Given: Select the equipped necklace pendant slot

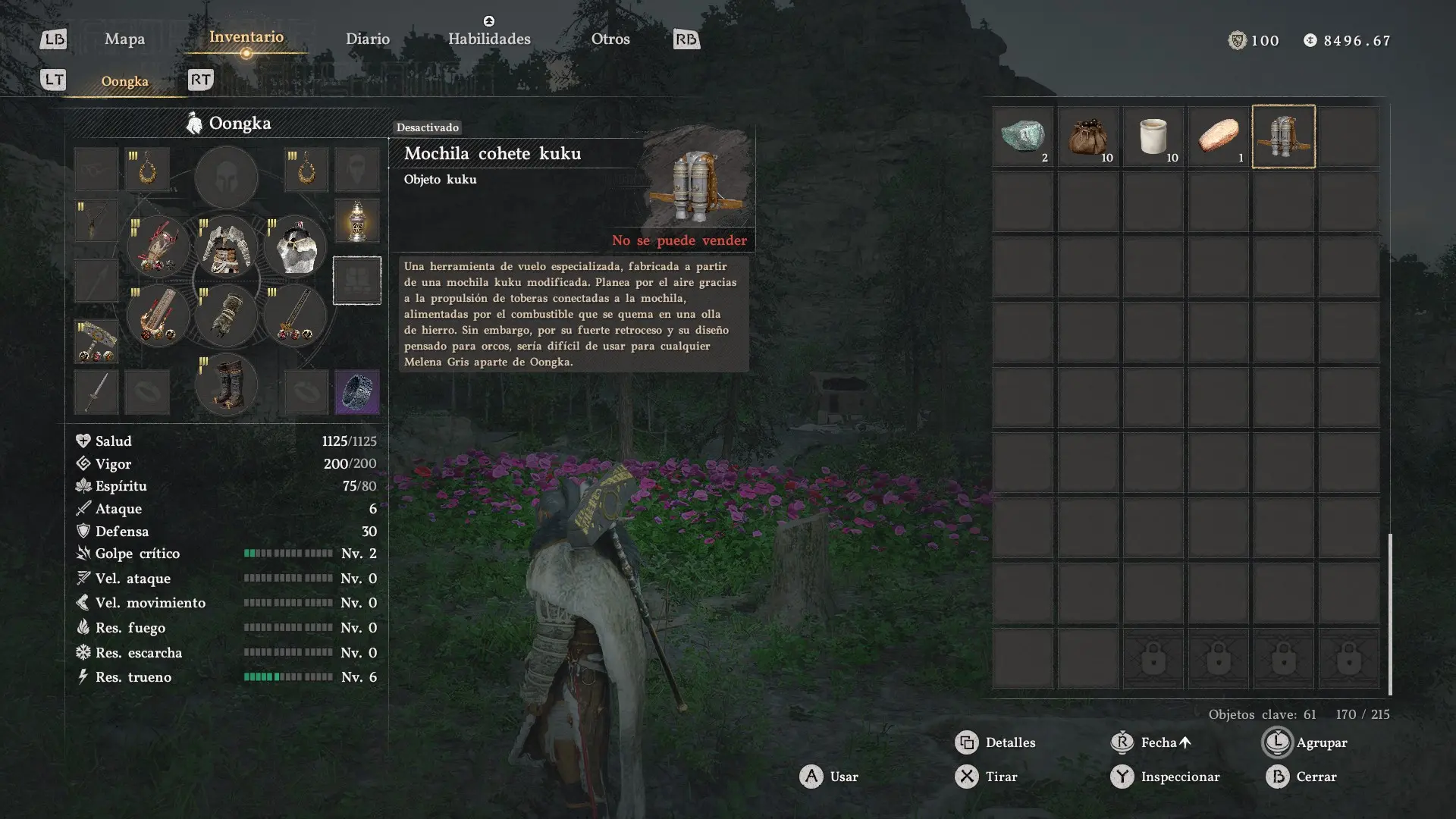Looking at the screenshot, I should (x=96, y=221).
